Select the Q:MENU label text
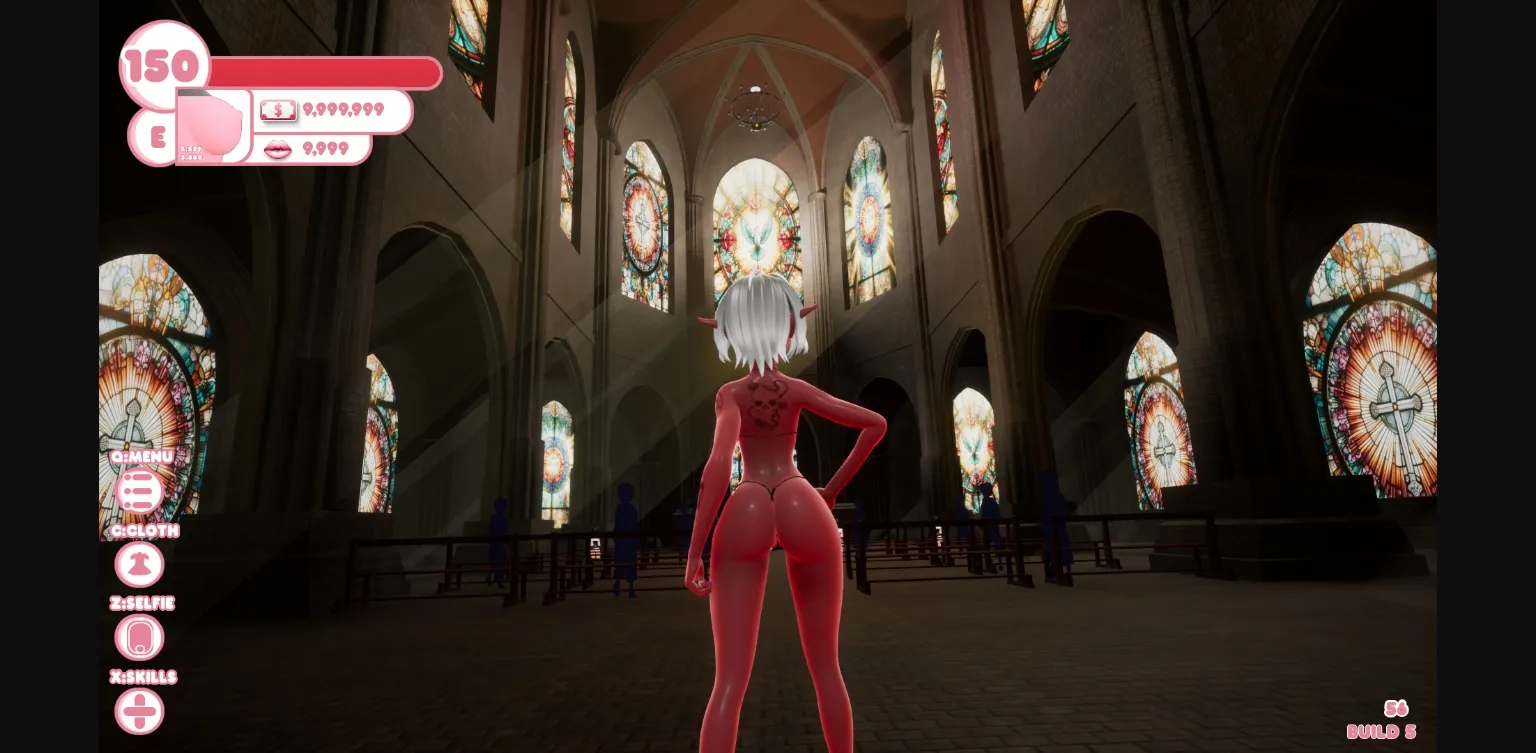The width and height of the screenshot is (1536, 753). click(x=140, y=457)
